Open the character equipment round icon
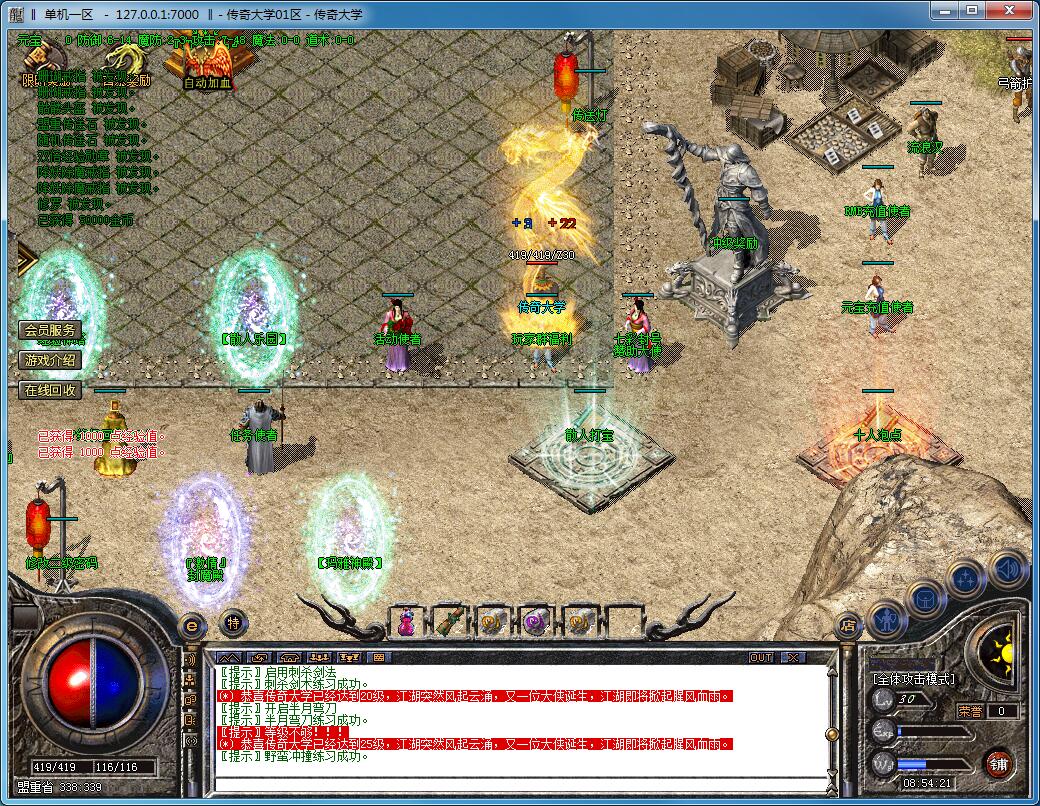Image resolution: width=1040 pixels, height=806 pixels. tap(888, 620)
